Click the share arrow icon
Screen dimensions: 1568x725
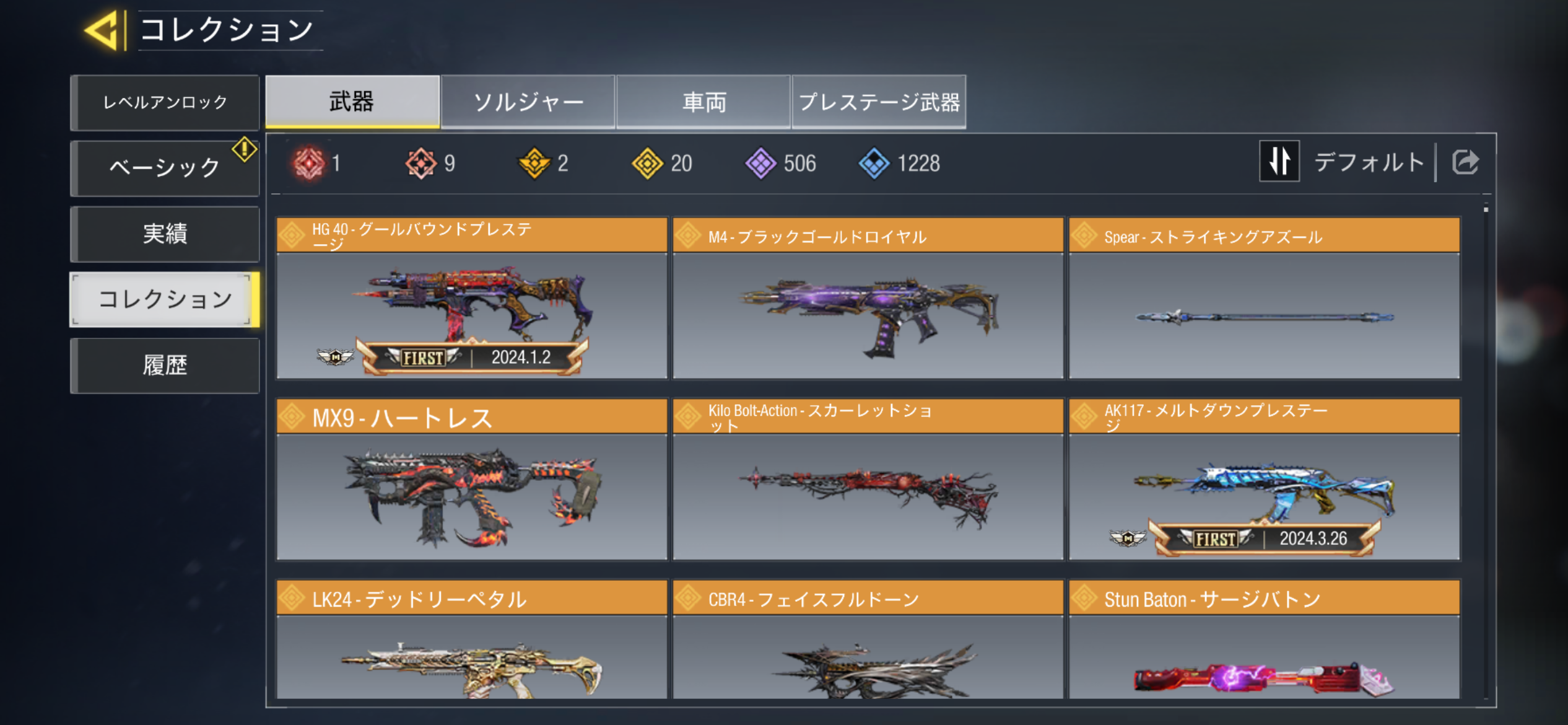click(x=1465, y=162)
